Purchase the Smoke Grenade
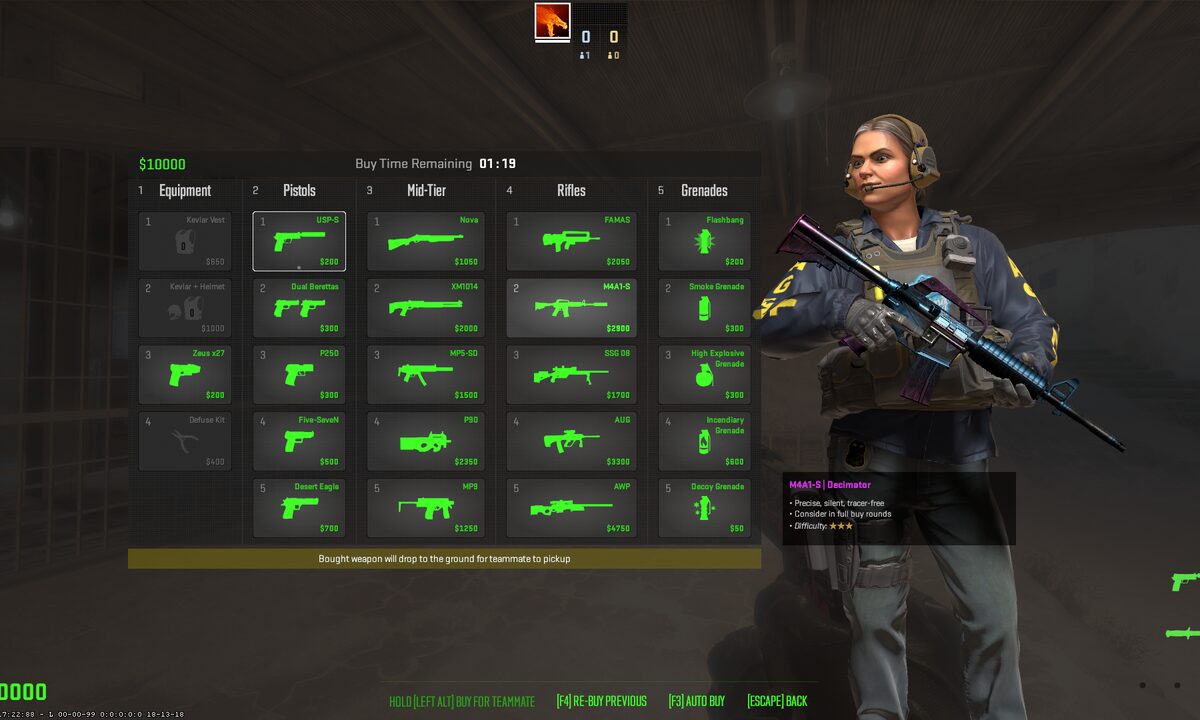 (704, 308)
